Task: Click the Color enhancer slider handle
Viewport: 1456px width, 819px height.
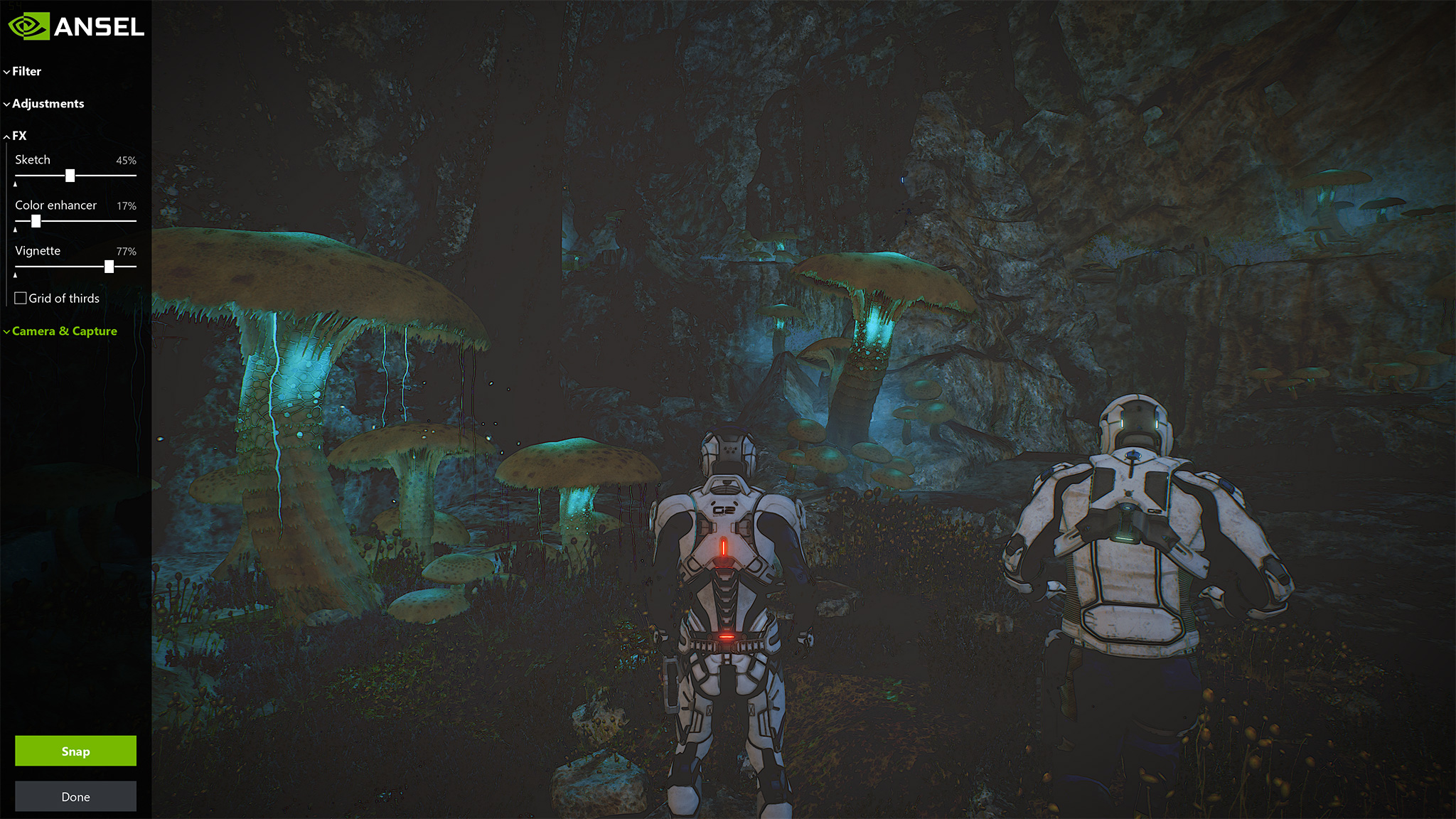Action: coord(36,221)
